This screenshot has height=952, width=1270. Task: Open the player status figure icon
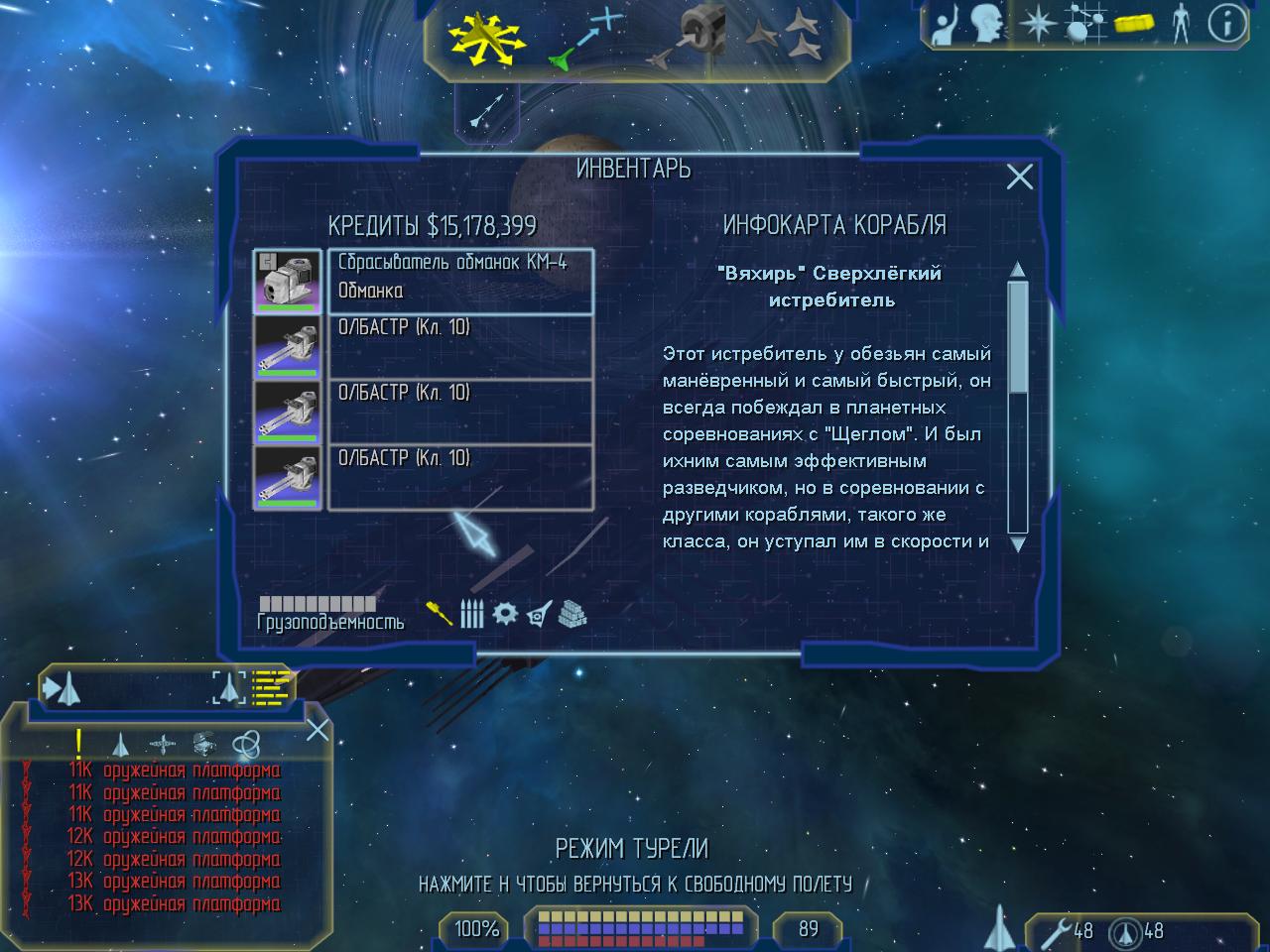click(x=1179, y=24)
